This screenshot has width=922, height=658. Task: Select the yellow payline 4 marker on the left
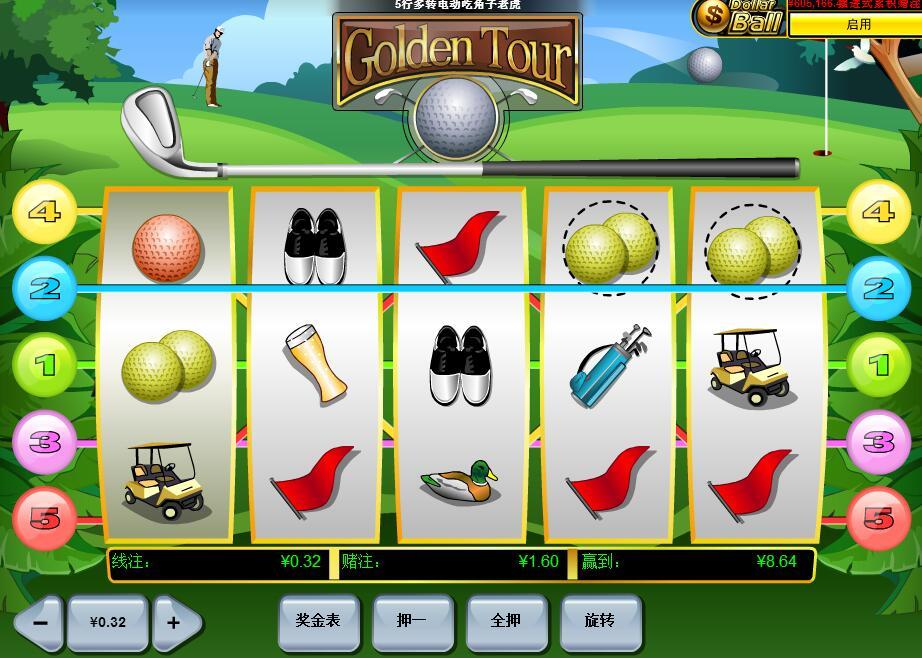[x=45, y=212]
